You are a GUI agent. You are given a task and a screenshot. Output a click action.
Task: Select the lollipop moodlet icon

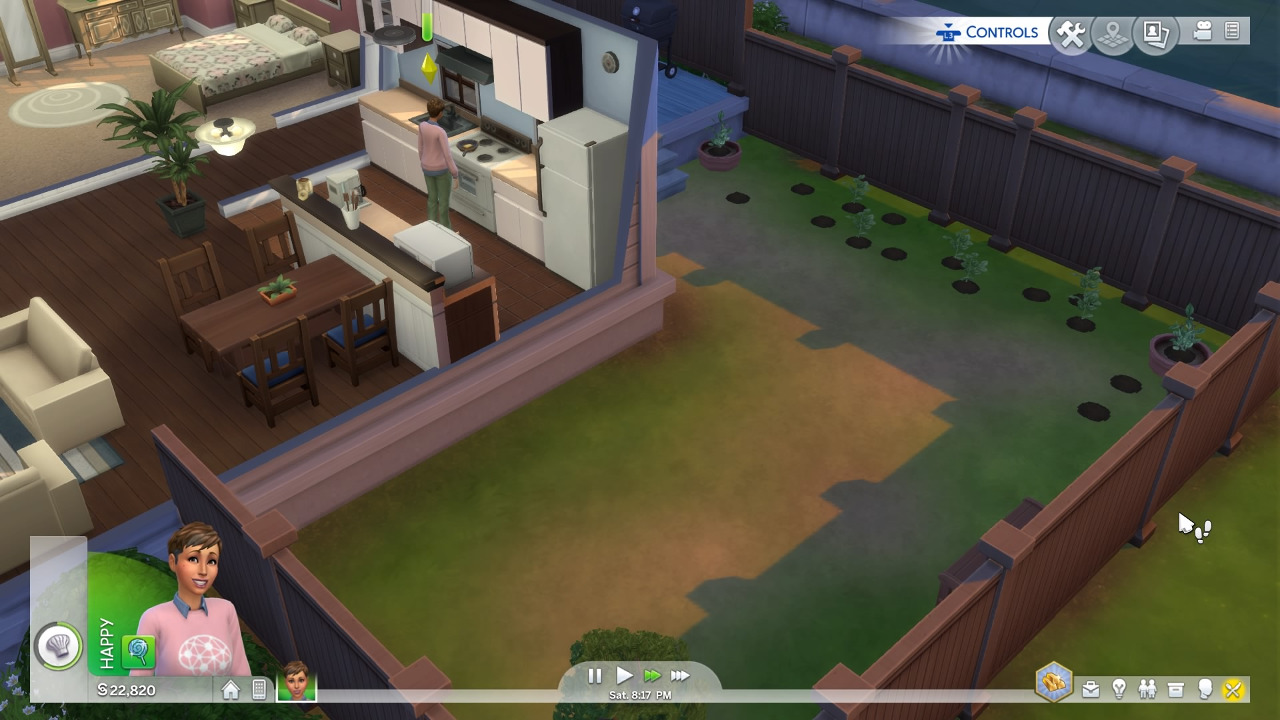coord(138,652)
